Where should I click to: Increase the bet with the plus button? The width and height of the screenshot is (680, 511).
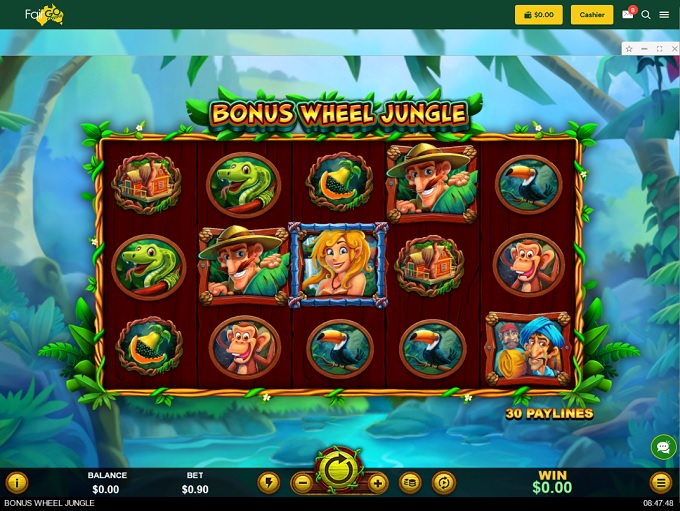(377, 483)
